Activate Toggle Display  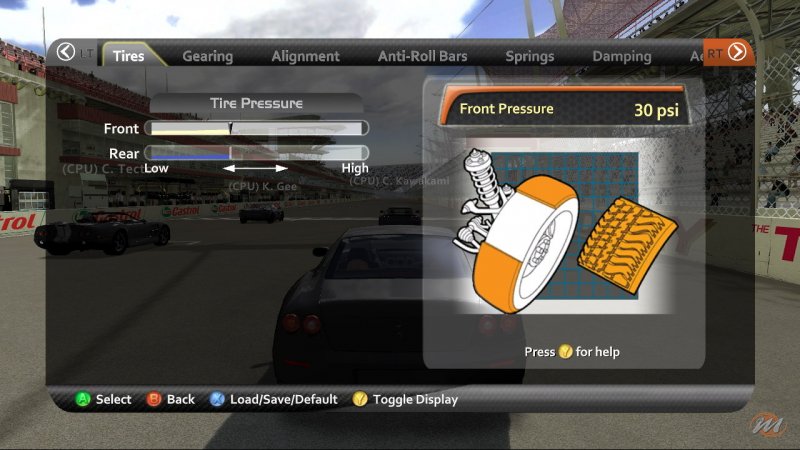point(405,399)
